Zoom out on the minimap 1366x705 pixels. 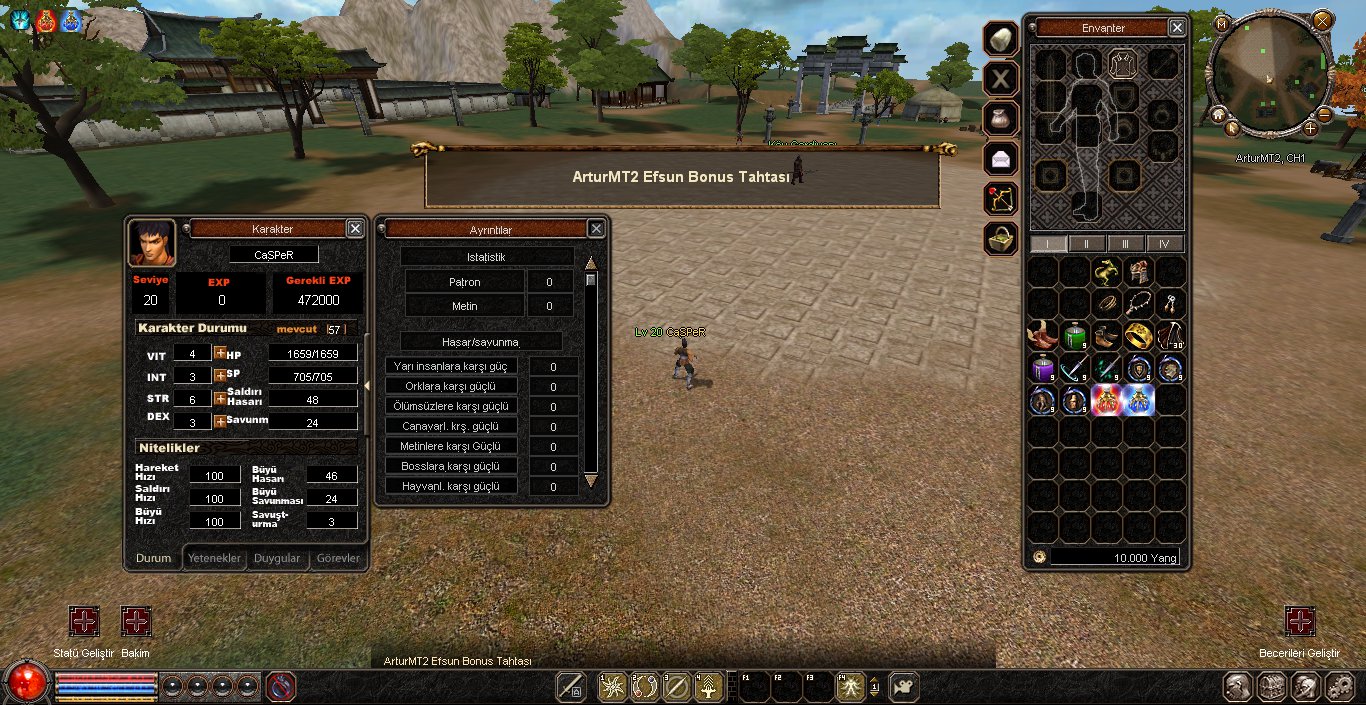point(1324,114)
